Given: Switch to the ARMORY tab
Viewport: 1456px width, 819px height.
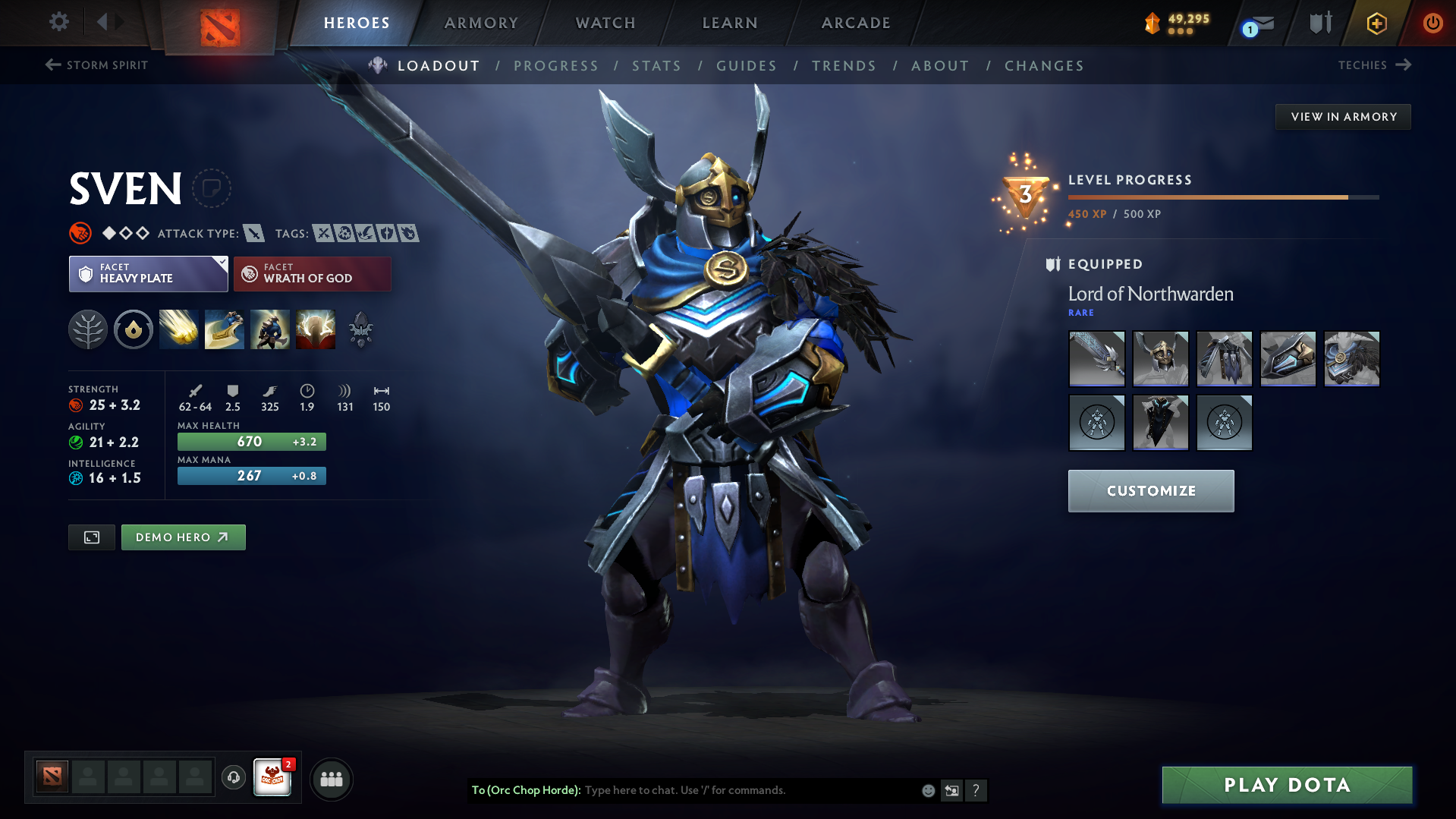Looking at the screenshot, I should point(481,23).
